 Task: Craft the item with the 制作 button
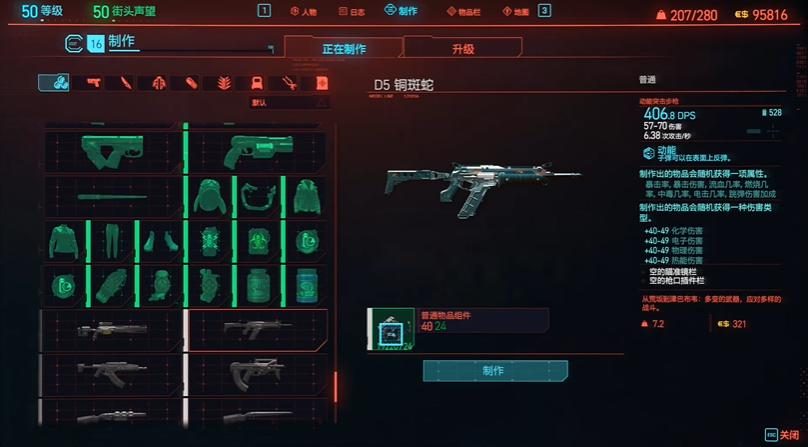coord(493,370)
